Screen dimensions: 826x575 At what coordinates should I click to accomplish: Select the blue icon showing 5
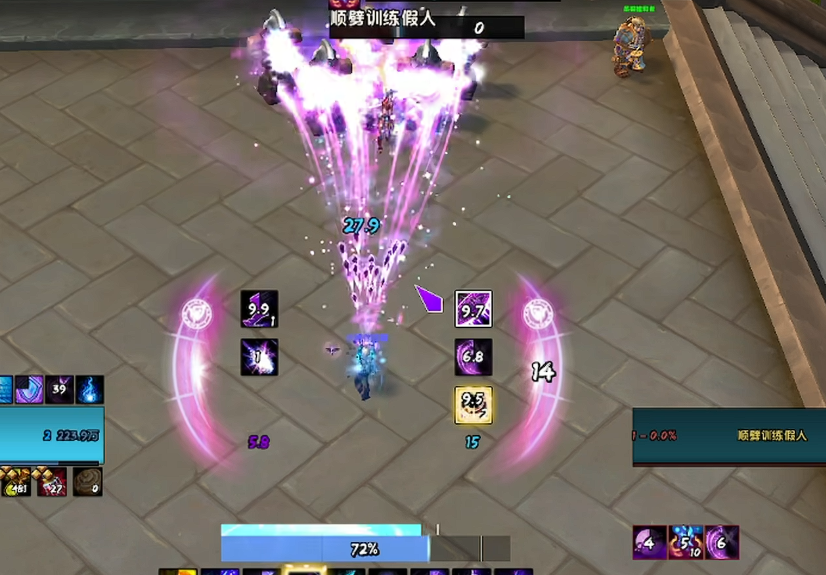pyautogui.click(x=686, y=543)
